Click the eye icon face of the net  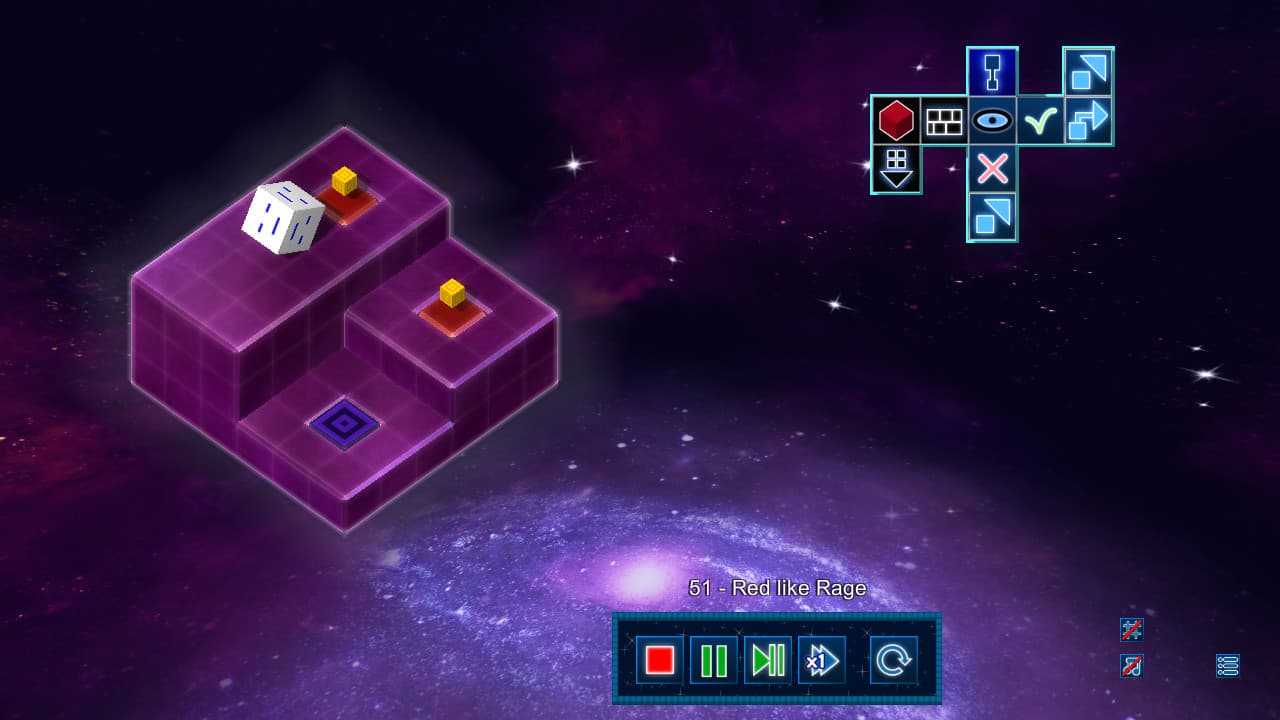click(x=991, y=121)
